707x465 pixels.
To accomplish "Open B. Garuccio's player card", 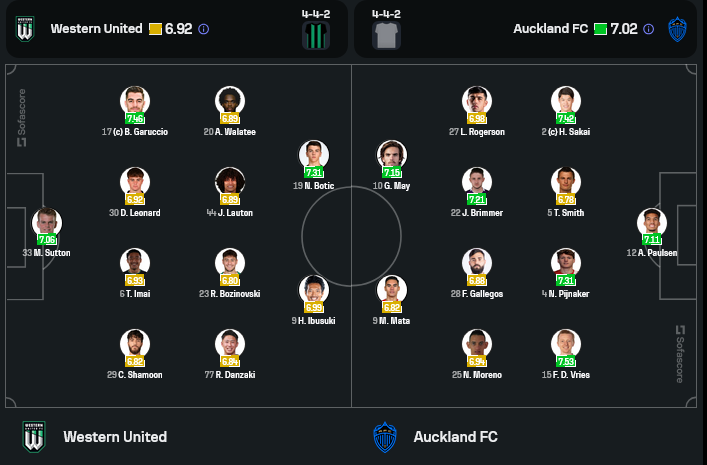I will [x=135, y=102].
